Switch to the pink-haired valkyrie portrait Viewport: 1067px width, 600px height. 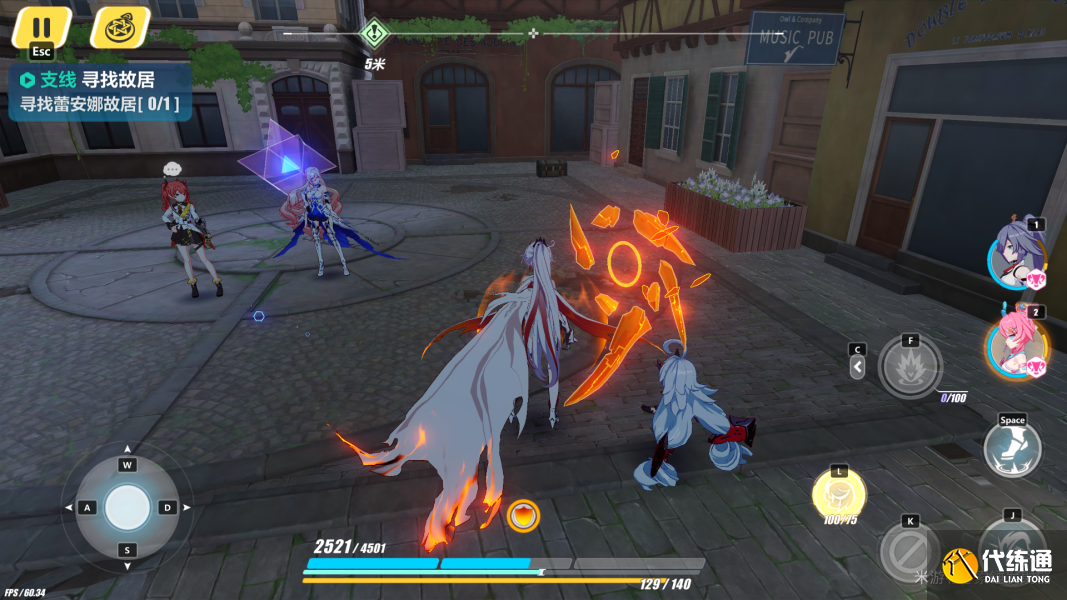click(1017, 343)
